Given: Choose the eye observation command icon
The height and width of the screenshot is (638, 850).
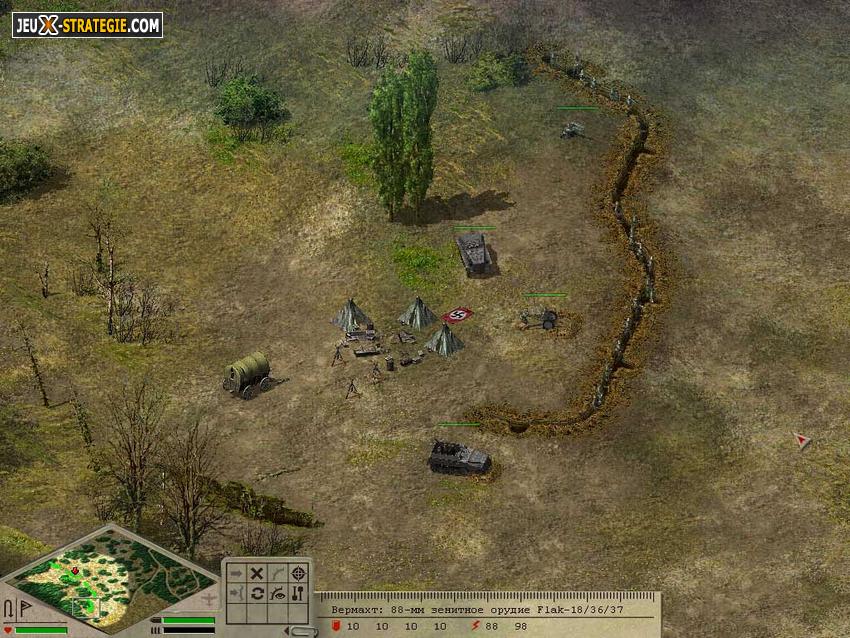Looking at the screenshot, I should [277, 593].
